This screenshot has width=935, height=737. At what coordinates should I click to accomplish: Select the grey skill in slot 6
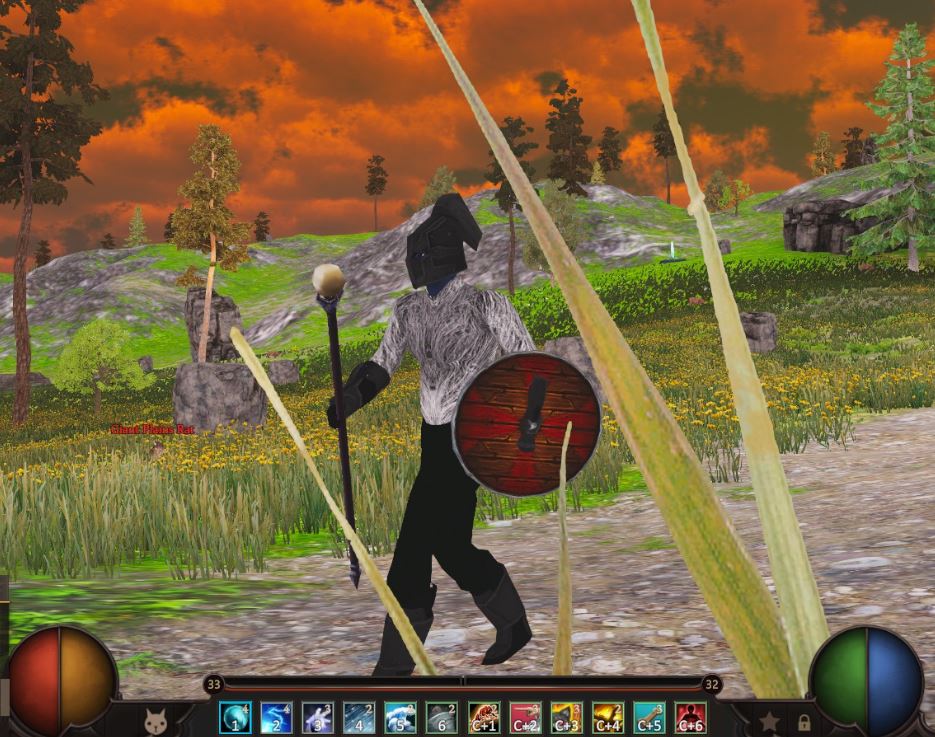click(441, 717)
